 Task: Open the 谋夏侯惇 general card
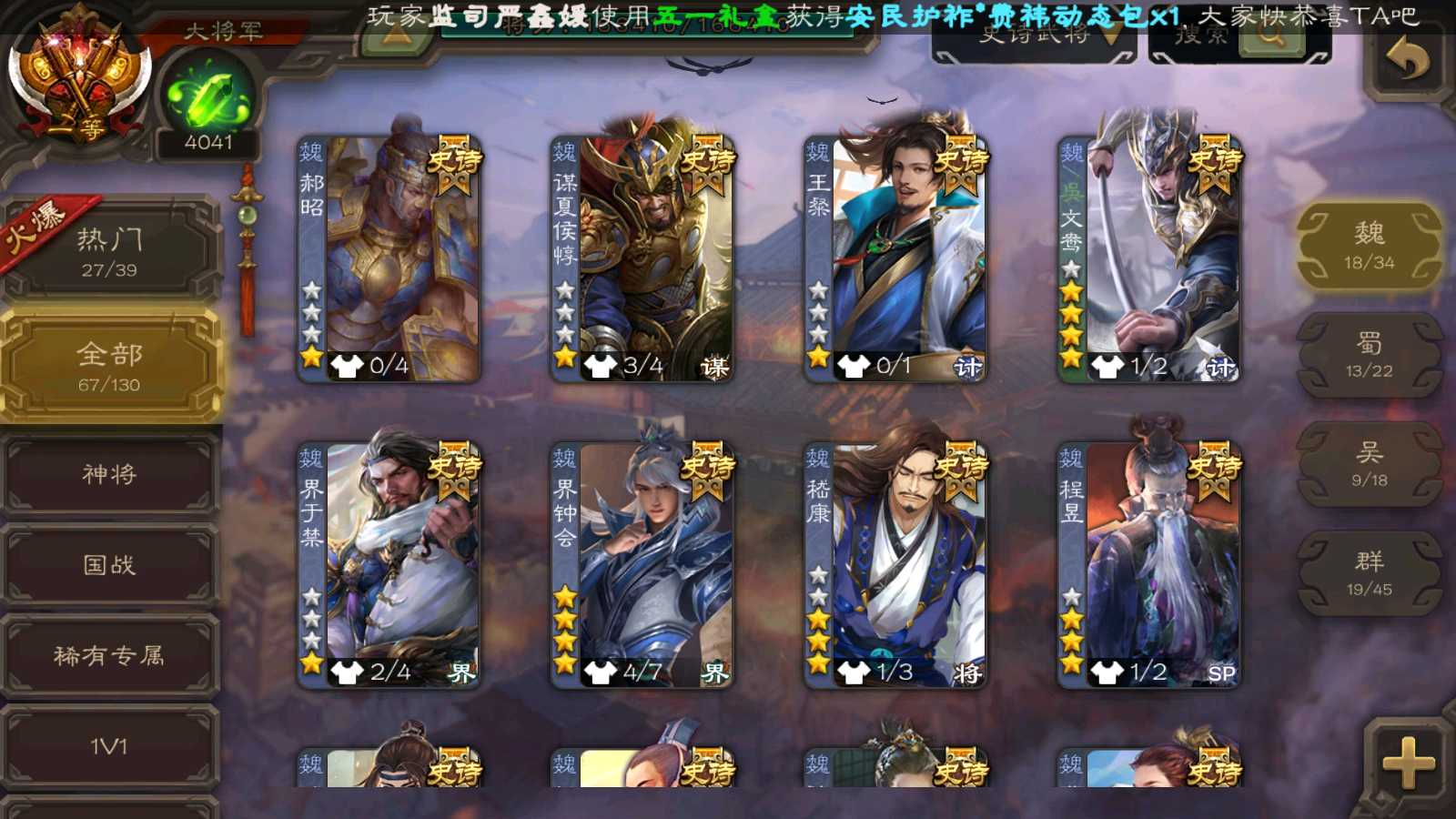[x=642, y=259]
